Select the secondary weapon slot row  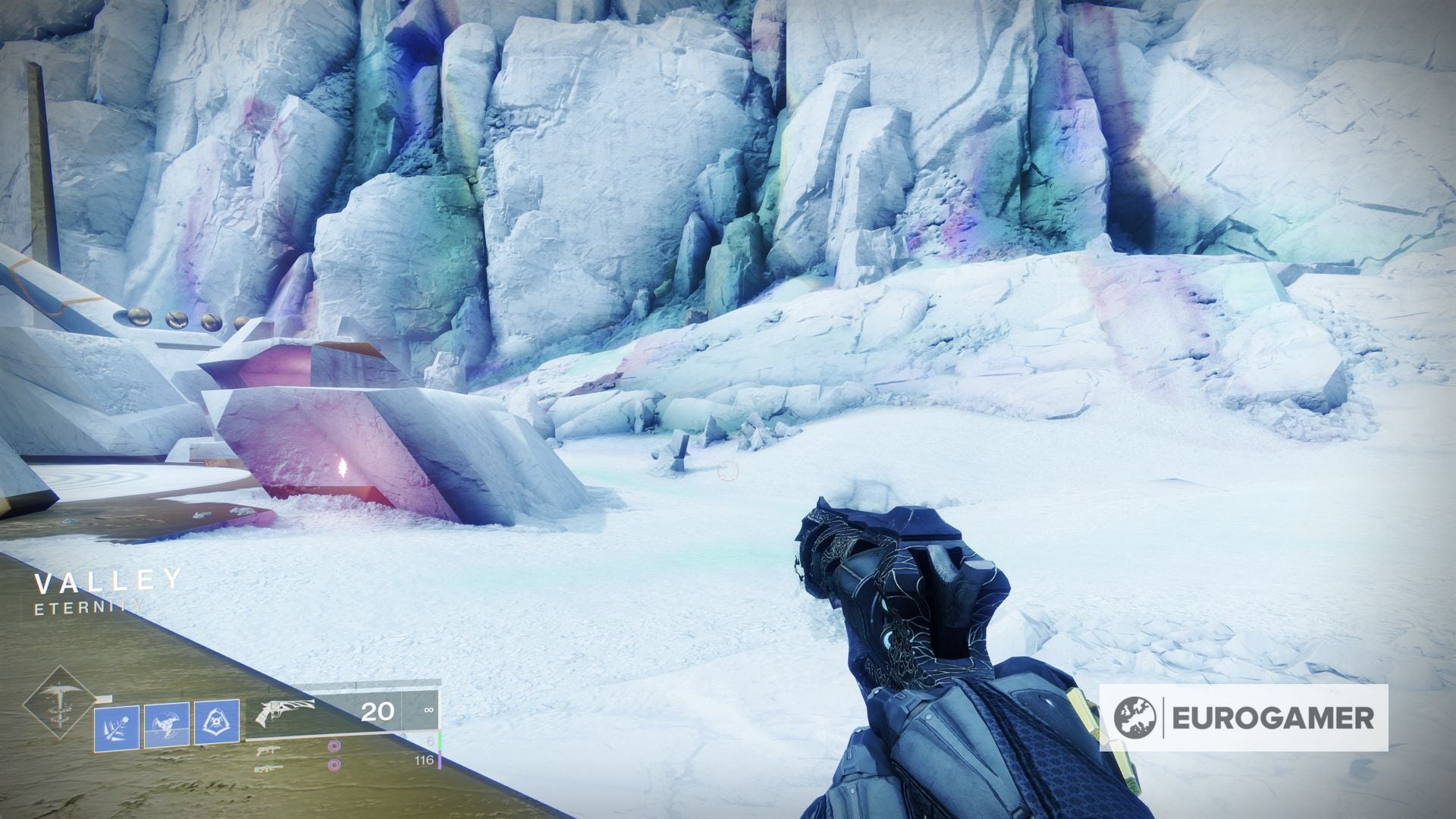click(x=303, y=750)
